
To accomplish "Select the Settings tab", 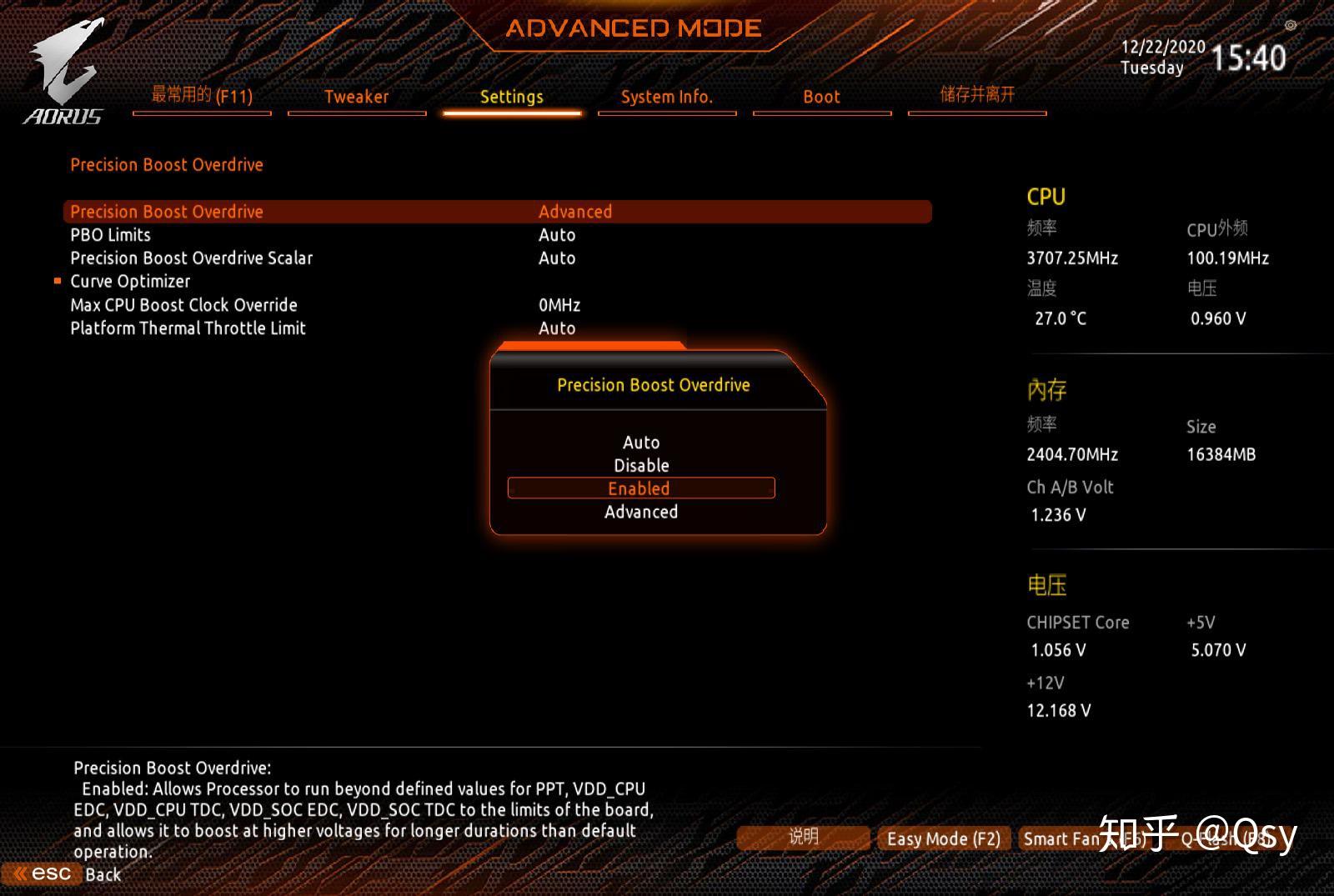I will point(511,97).
